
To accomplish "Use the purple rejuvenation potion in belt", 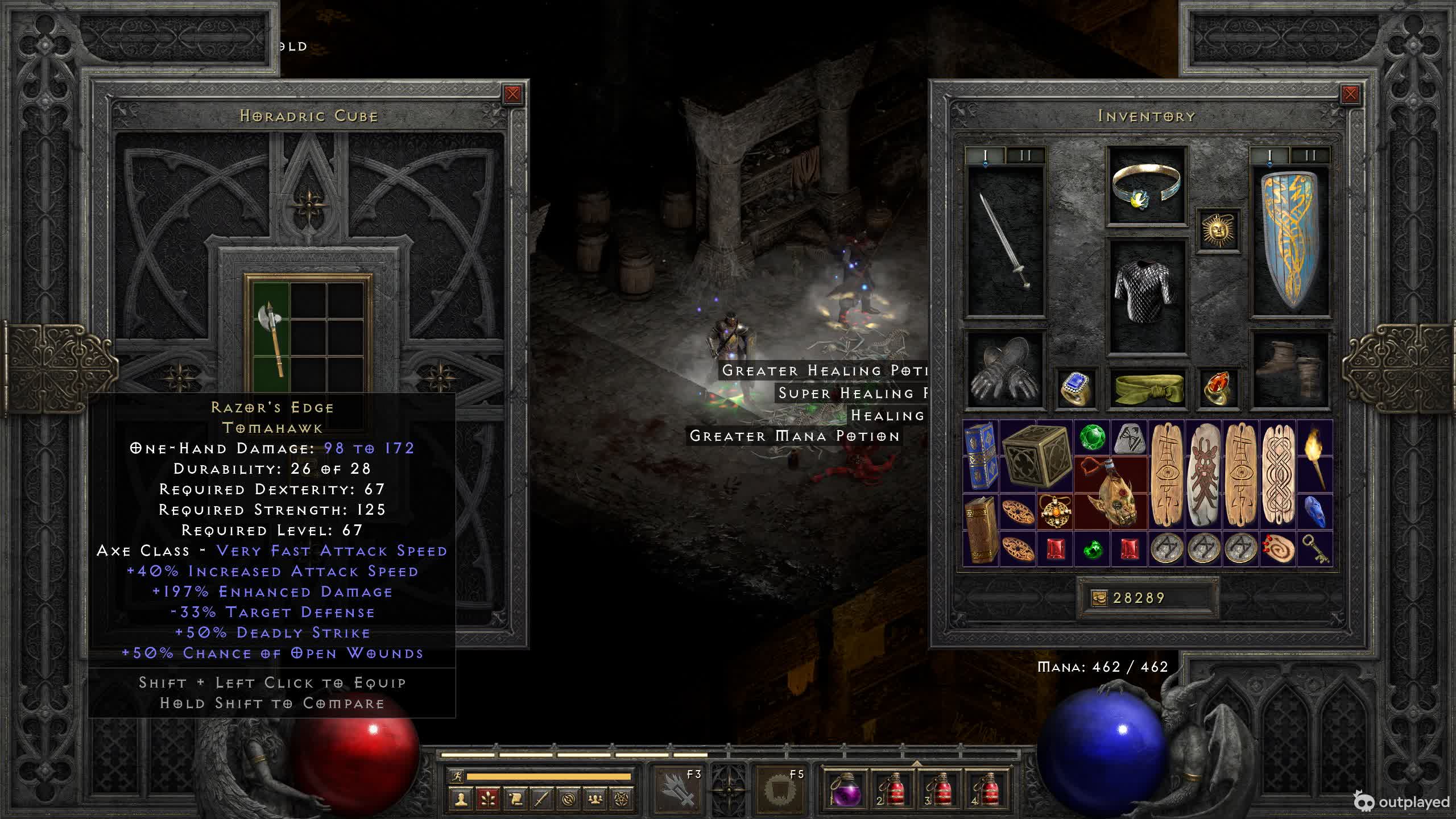I will 845,789.
